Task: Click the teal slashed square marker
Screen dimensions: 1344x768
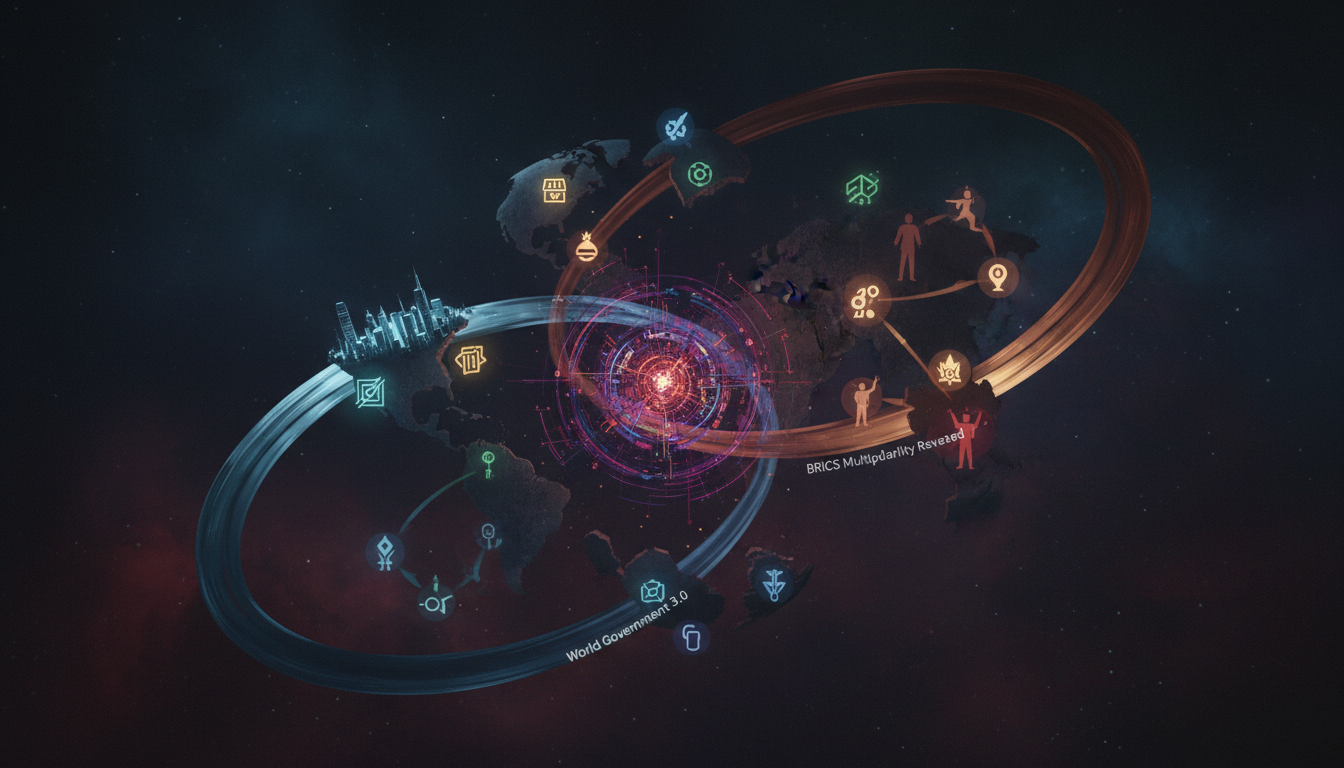Action: click(x=369, y=393)
